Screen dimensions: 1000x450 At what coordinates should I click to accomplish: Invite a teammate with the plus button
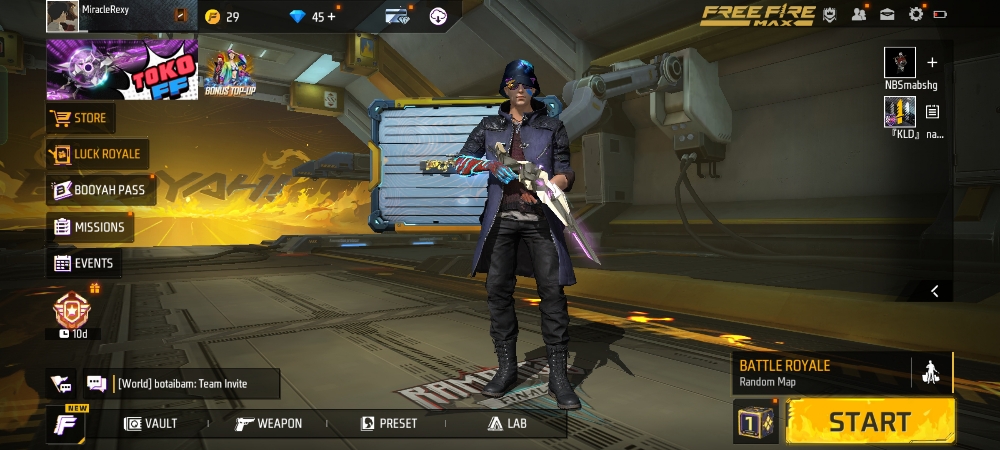click(x=932, y=62)
